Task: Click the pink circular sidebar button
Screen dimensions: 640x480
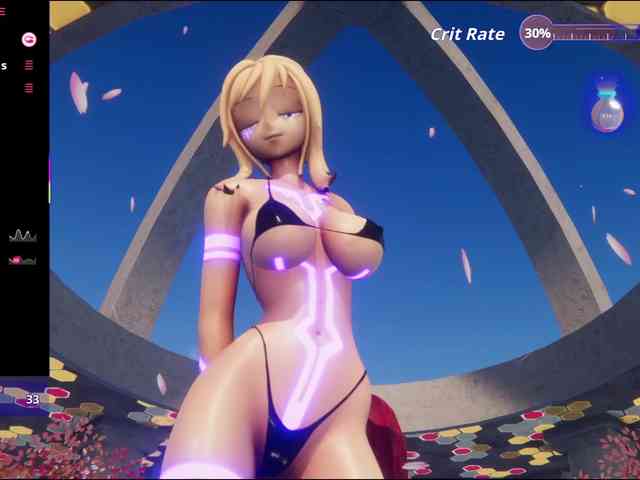Action: 29,39
